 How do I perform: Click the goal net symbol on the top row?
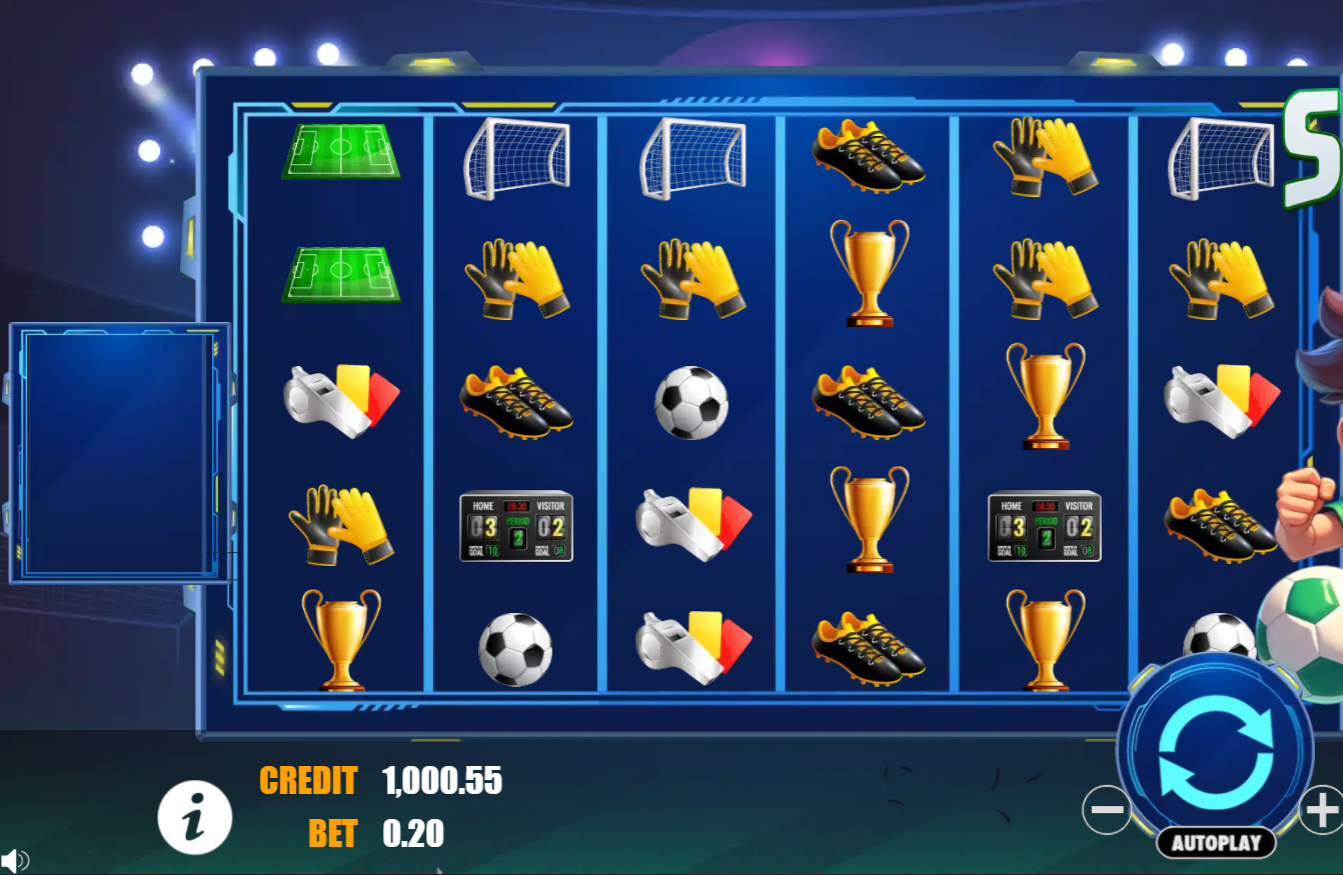click(x=517, y=158)
